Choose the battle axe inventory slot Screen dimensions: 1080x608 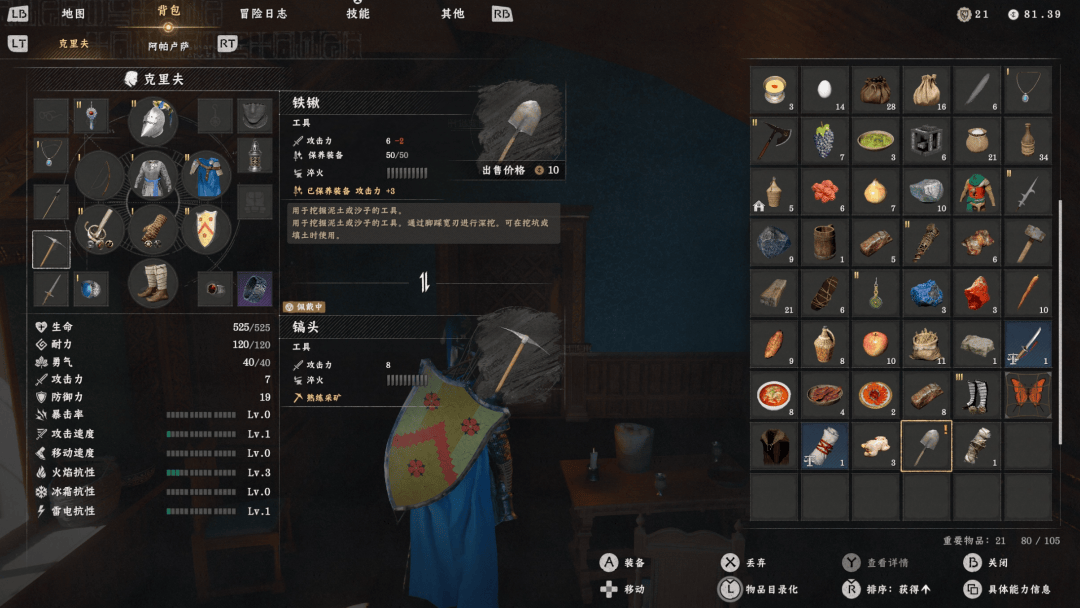click(774, 141)
